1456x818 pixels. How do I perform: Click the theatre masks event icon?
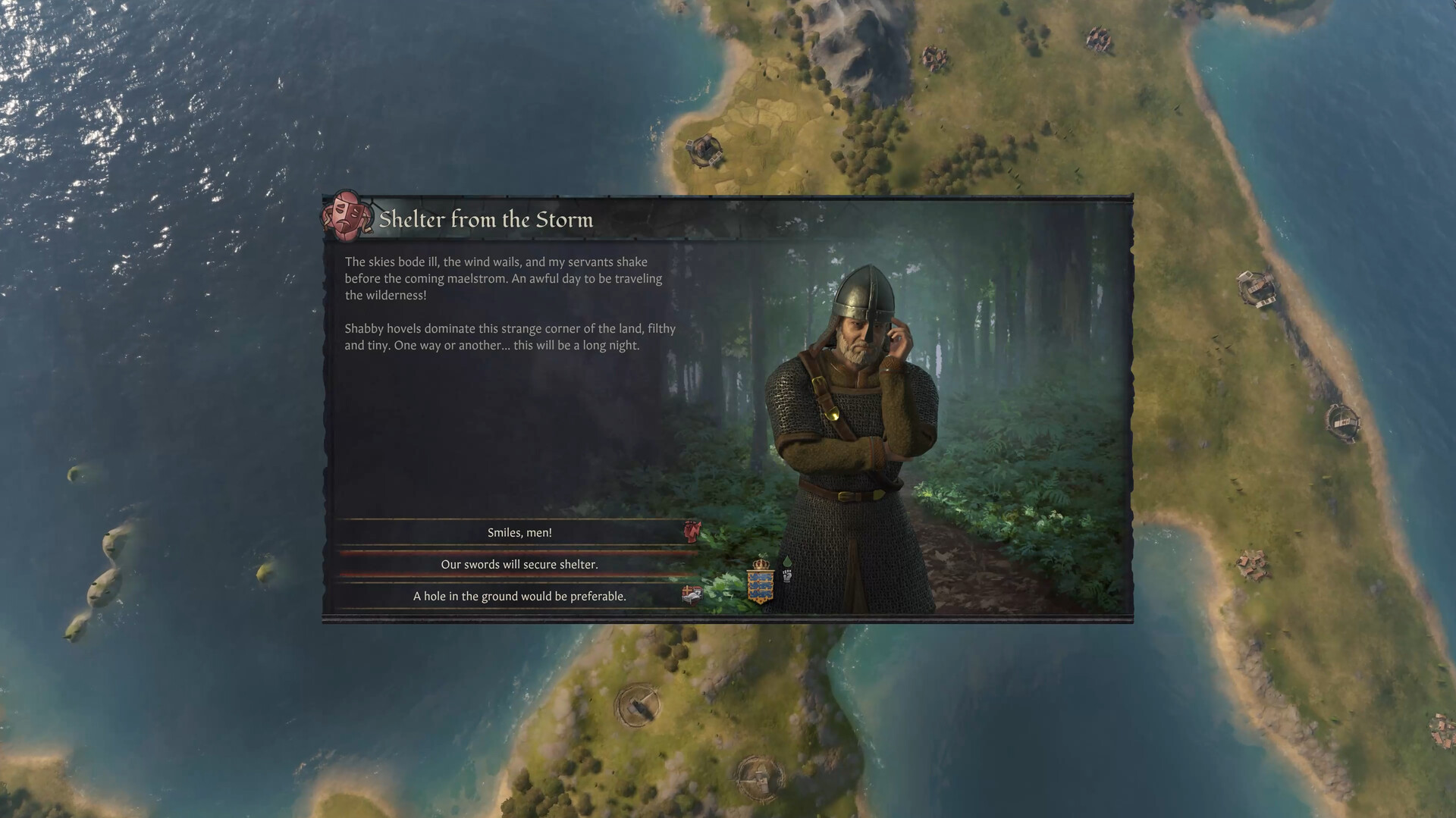(346, 217)
